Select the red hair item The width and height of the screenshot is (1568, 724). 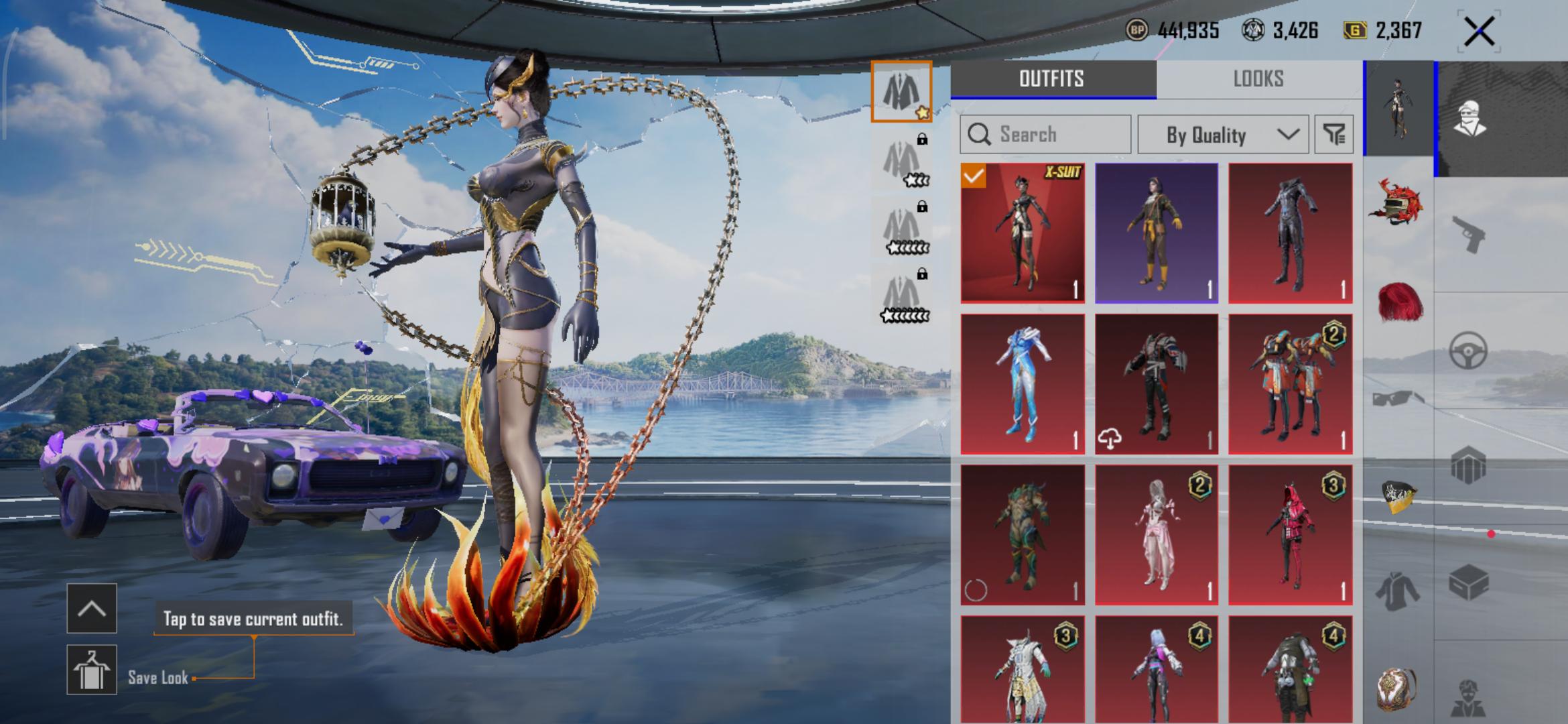pos(1398,303)
